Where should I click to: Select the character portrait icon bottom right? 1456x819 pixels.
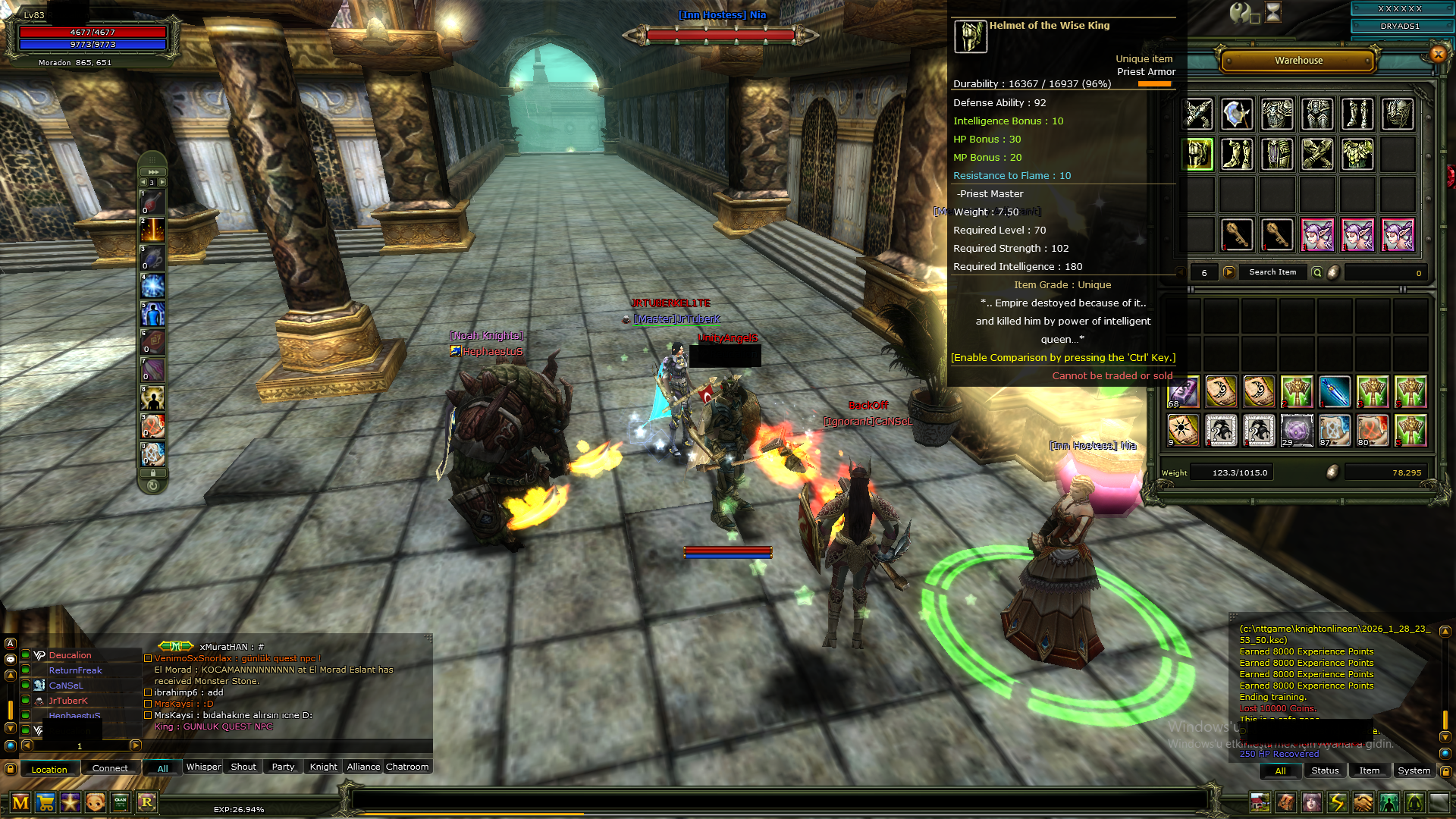pos(1312,803)
